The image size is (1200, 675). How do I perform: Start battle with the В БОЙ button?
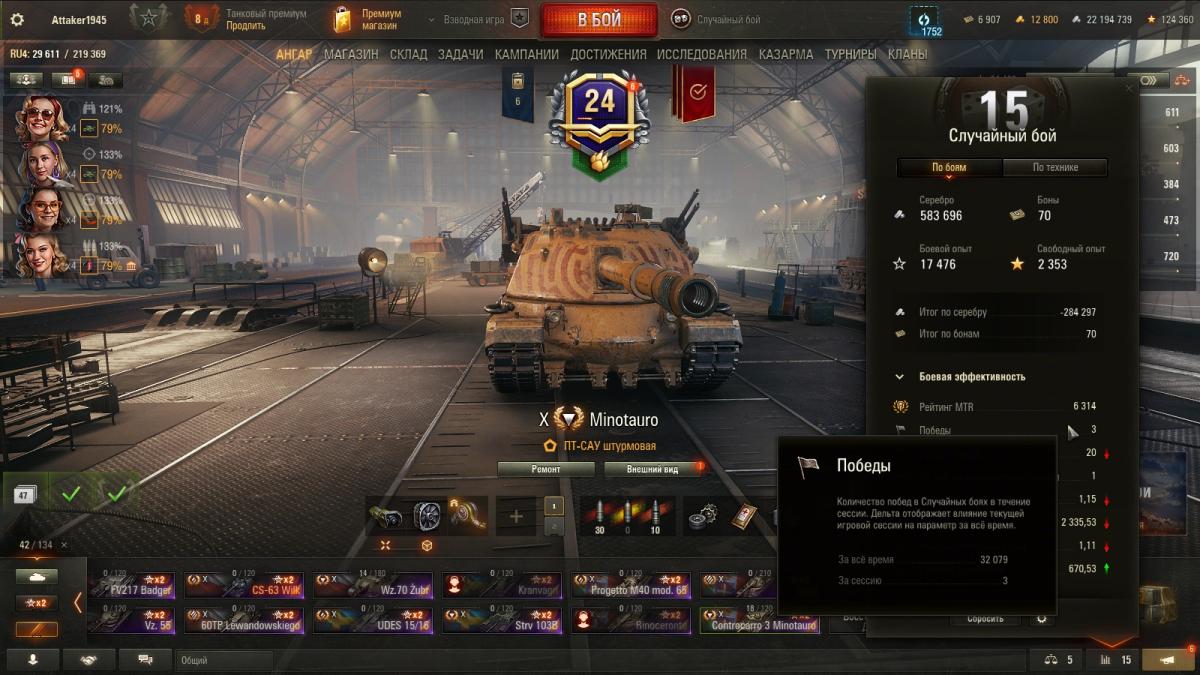(598, 20)
